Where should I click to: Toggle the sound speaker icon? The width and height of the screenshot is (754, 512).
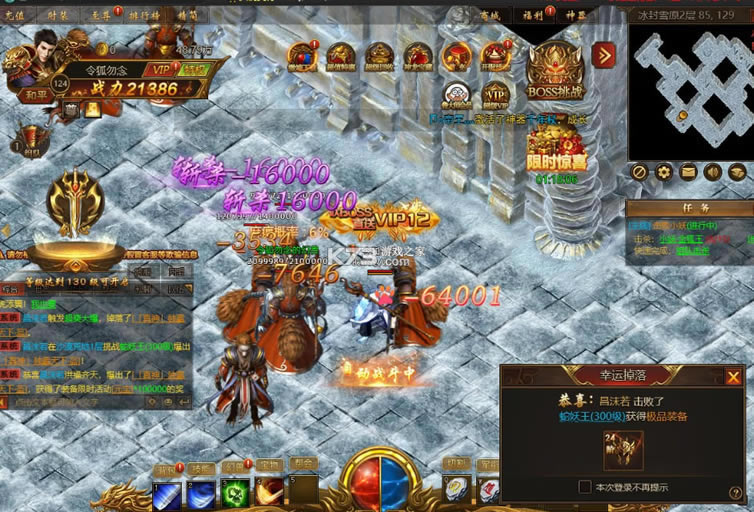click(x=713, y=172)
